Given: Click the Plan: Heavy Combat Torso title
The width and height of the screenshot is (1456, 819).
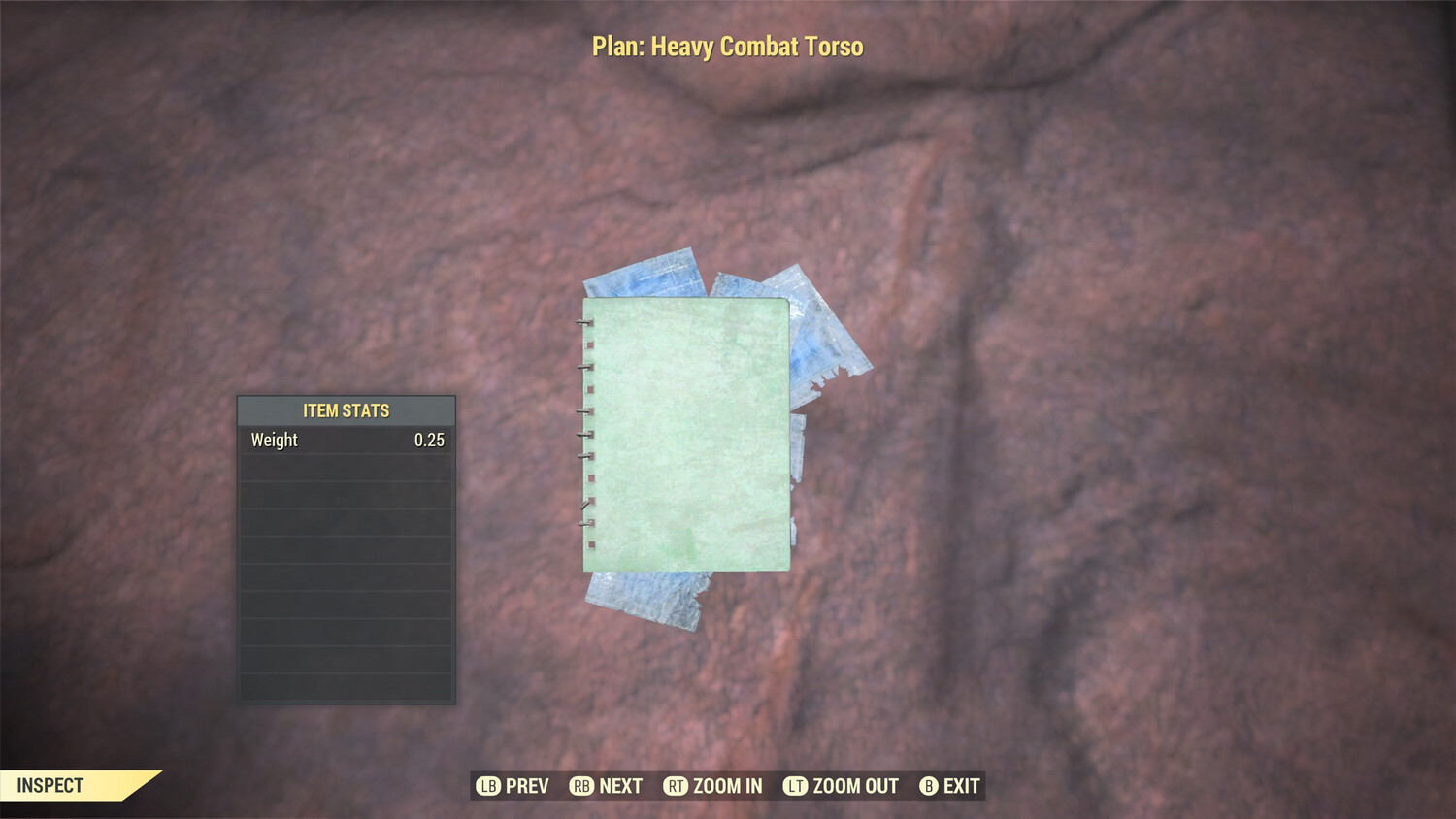Looking at the screenshot, I should 727,45.
